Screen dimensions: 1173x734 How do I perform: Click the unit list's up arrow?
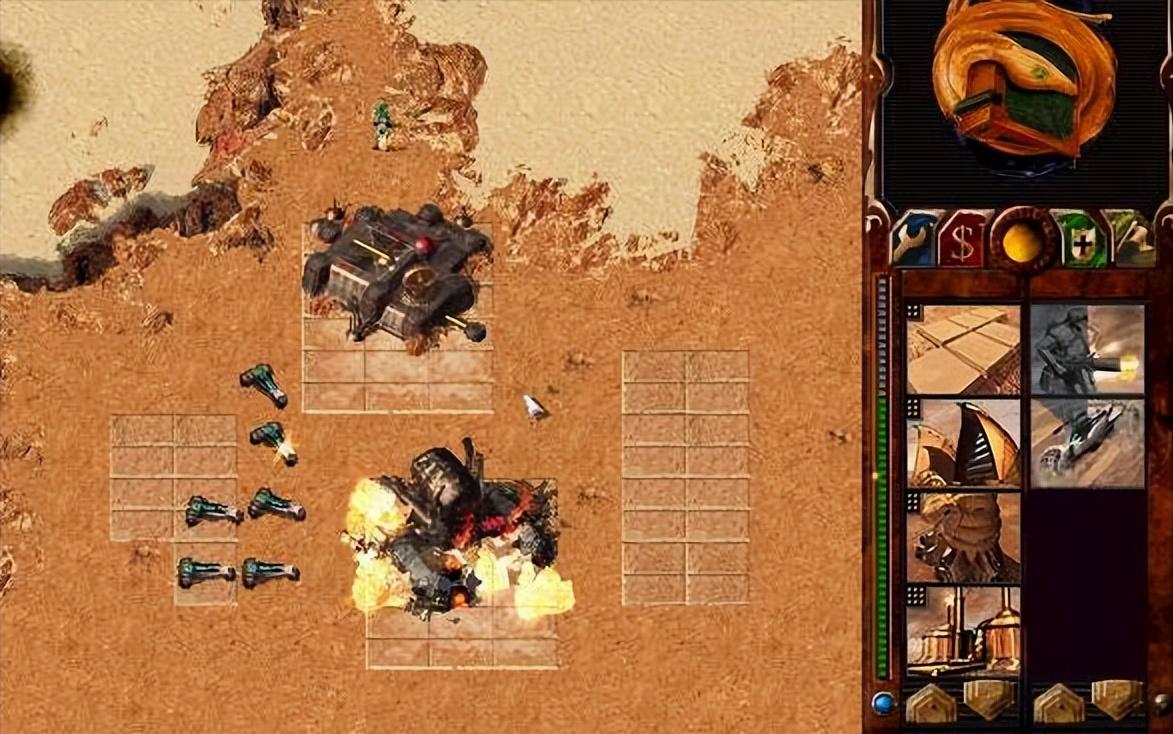[x=1059, y=703]
